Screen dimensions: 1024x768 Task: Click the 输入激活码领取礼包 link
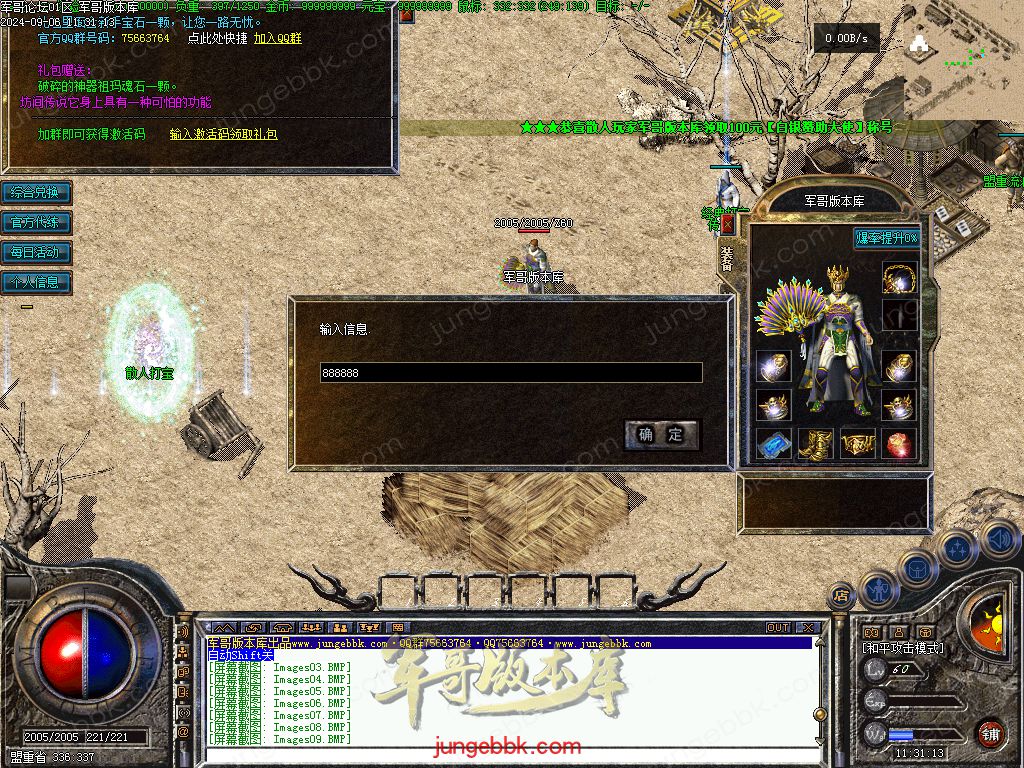tap(223, 133)
